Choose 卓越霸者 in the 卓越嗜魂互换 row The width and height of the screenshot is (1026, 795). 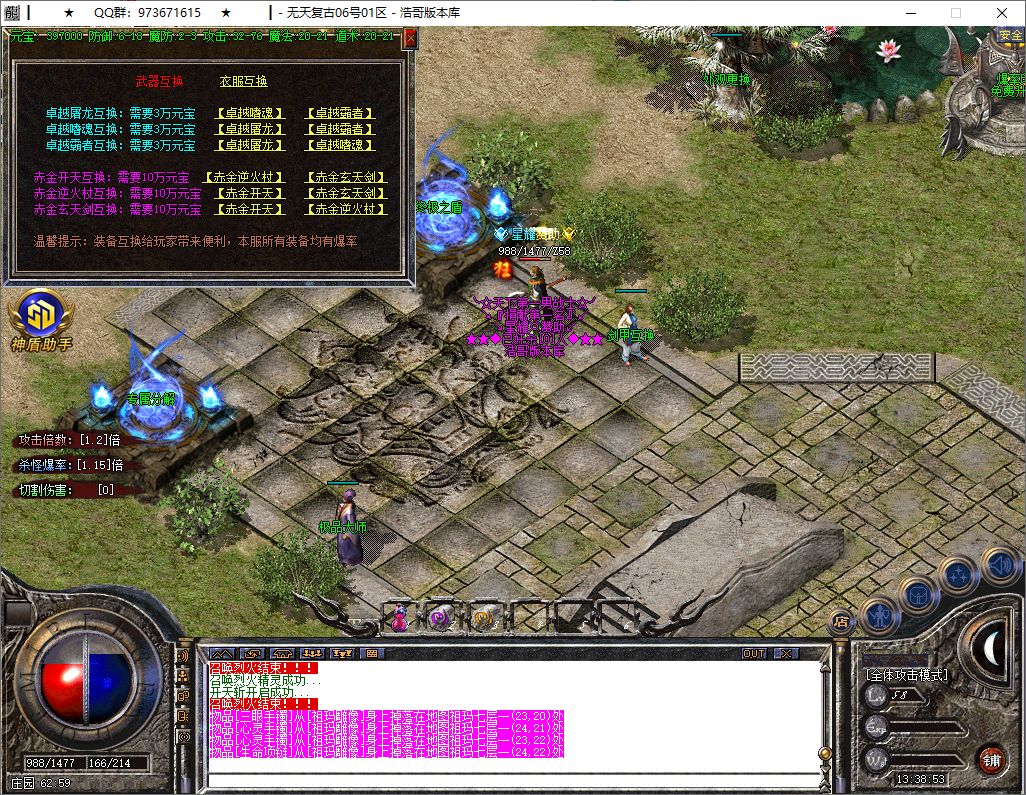[340, 129]
